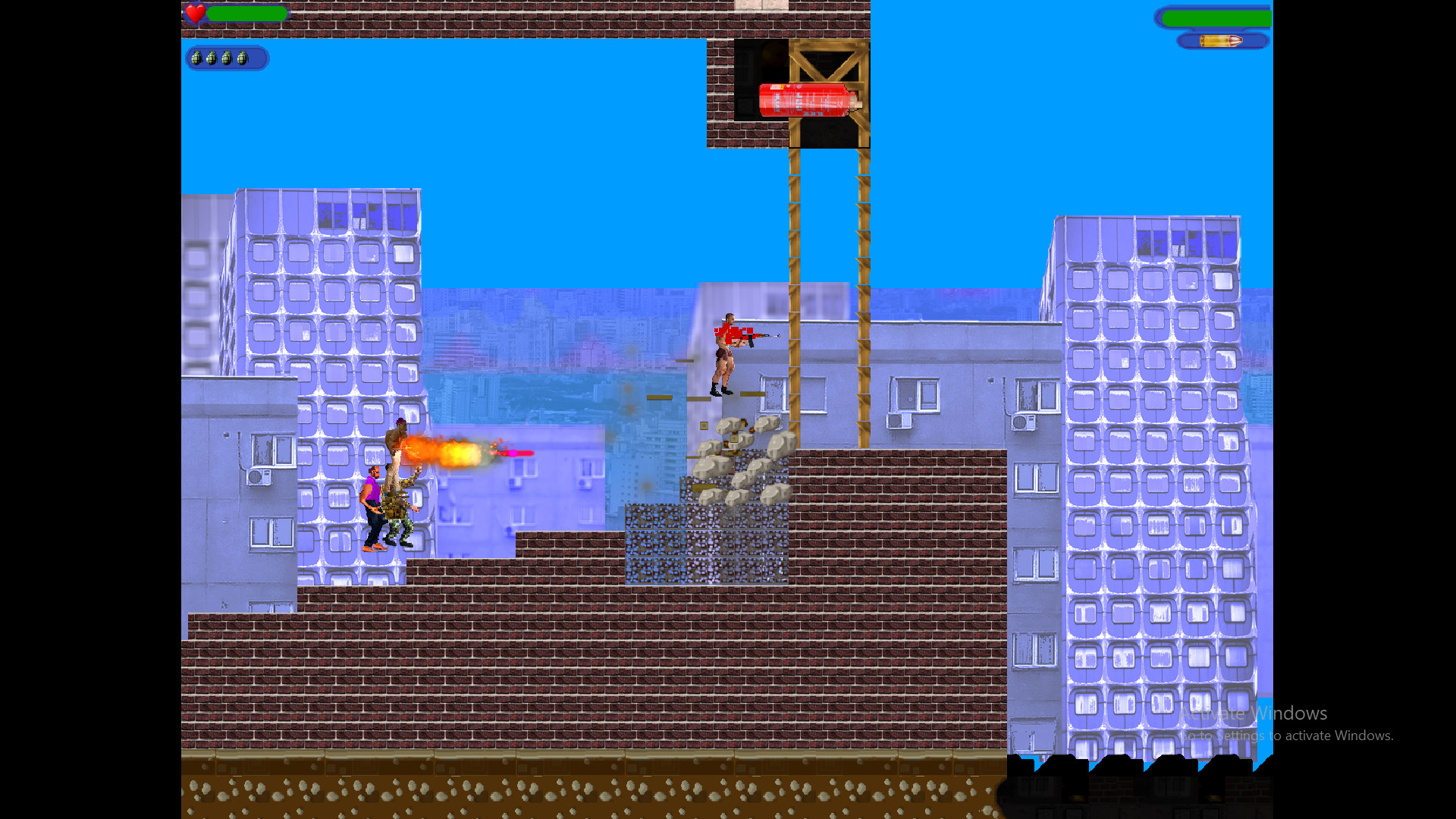Select the second grenade icon
Viewport: 1456px width, 819px height.
click(x=213, y=57)
